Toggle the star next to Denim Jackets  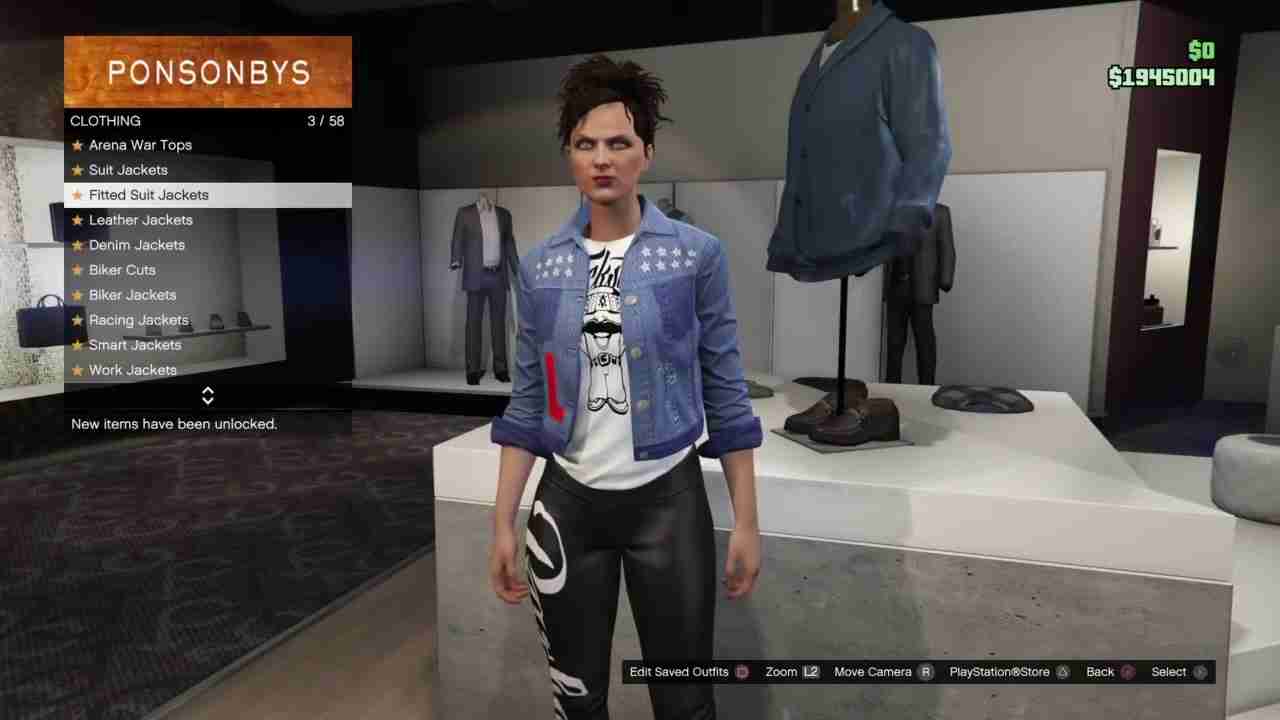point(77,245)
